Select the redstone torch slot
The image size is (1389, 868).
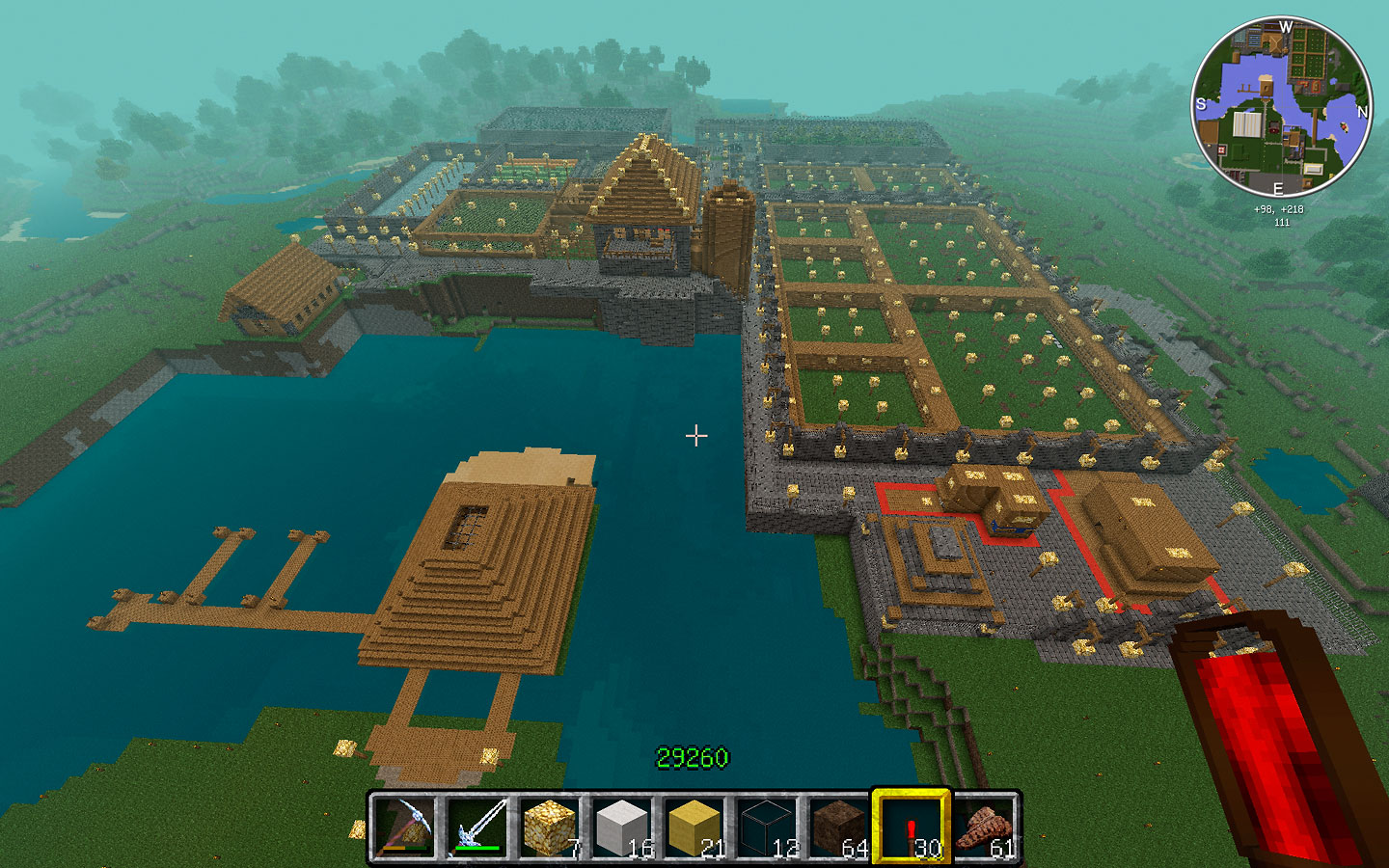tap(911, 827)
